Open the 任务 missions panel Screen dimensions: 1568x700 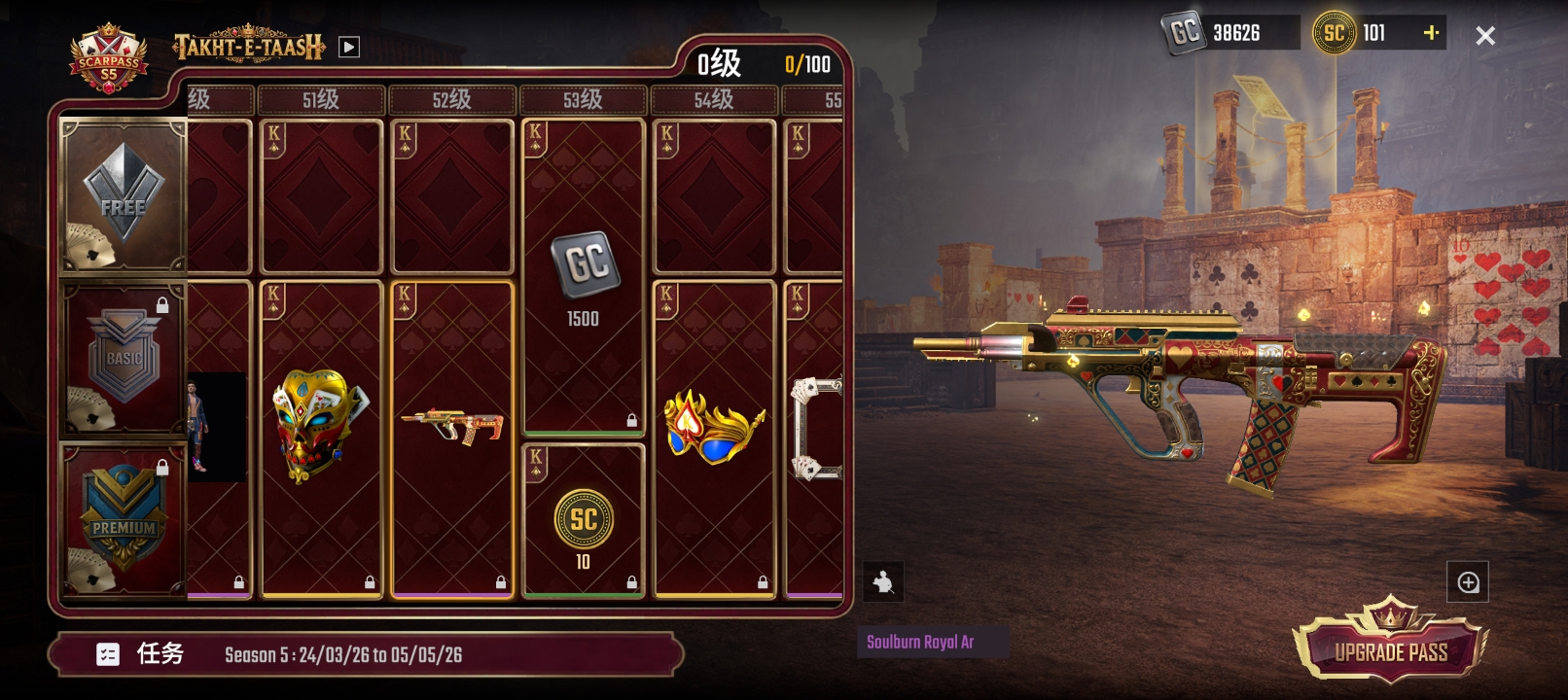tap(141, 654)
